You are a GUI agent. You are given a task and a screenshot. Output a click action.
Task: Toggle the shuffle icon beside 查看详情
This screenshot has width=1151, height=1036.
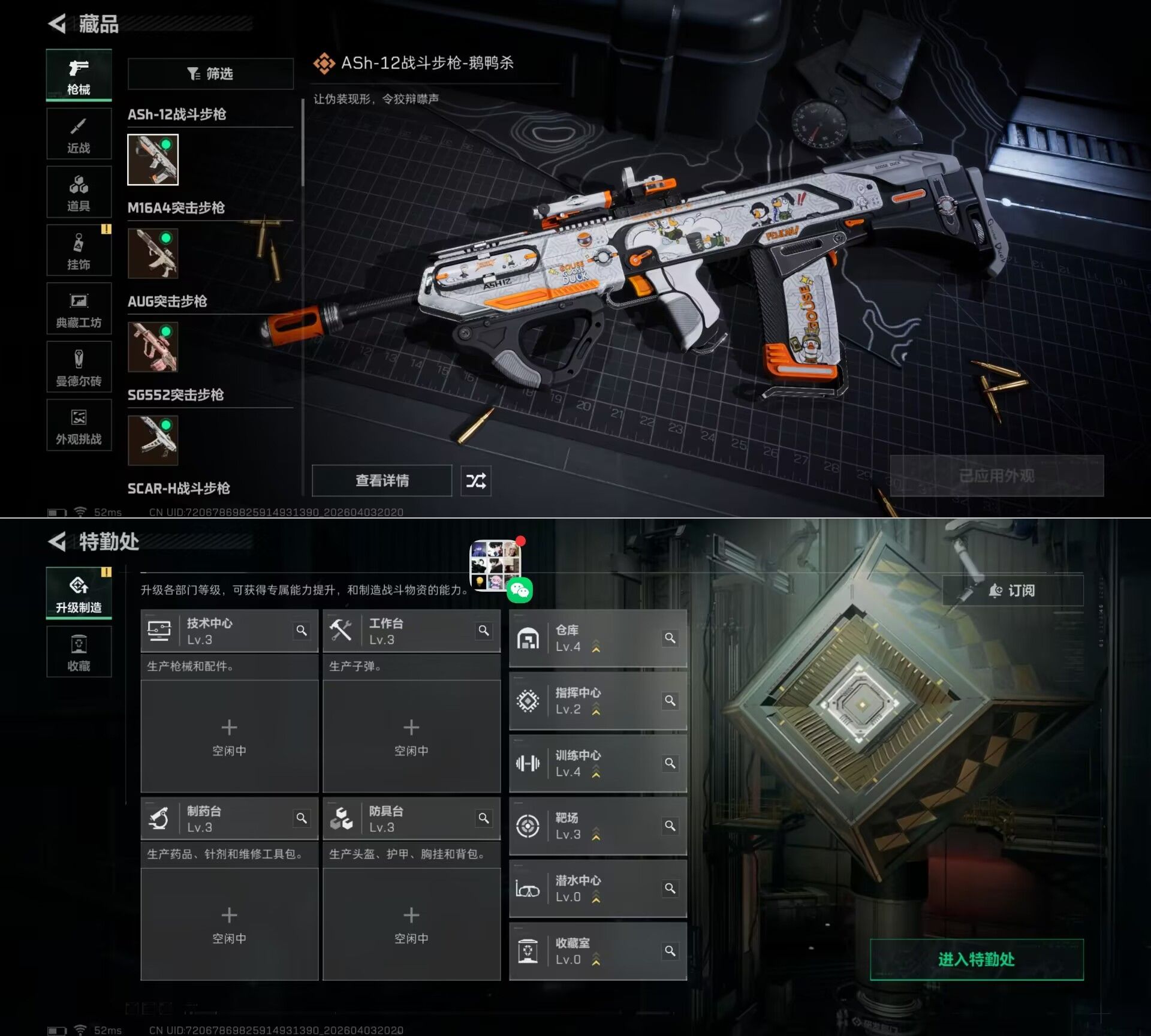pos(476,480)
